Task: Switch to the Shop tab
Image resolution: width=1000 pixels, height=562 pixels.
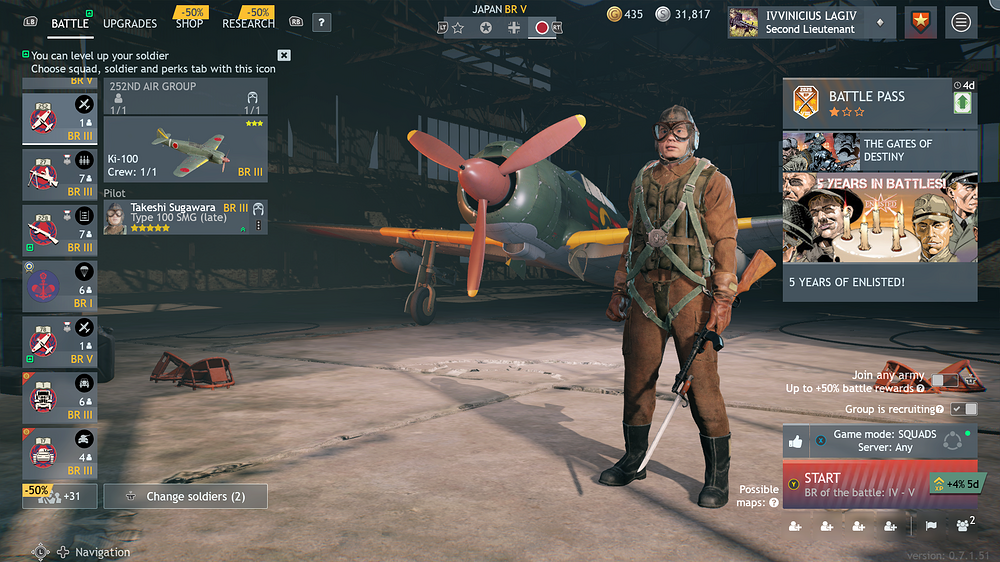Action: point(191,23)
